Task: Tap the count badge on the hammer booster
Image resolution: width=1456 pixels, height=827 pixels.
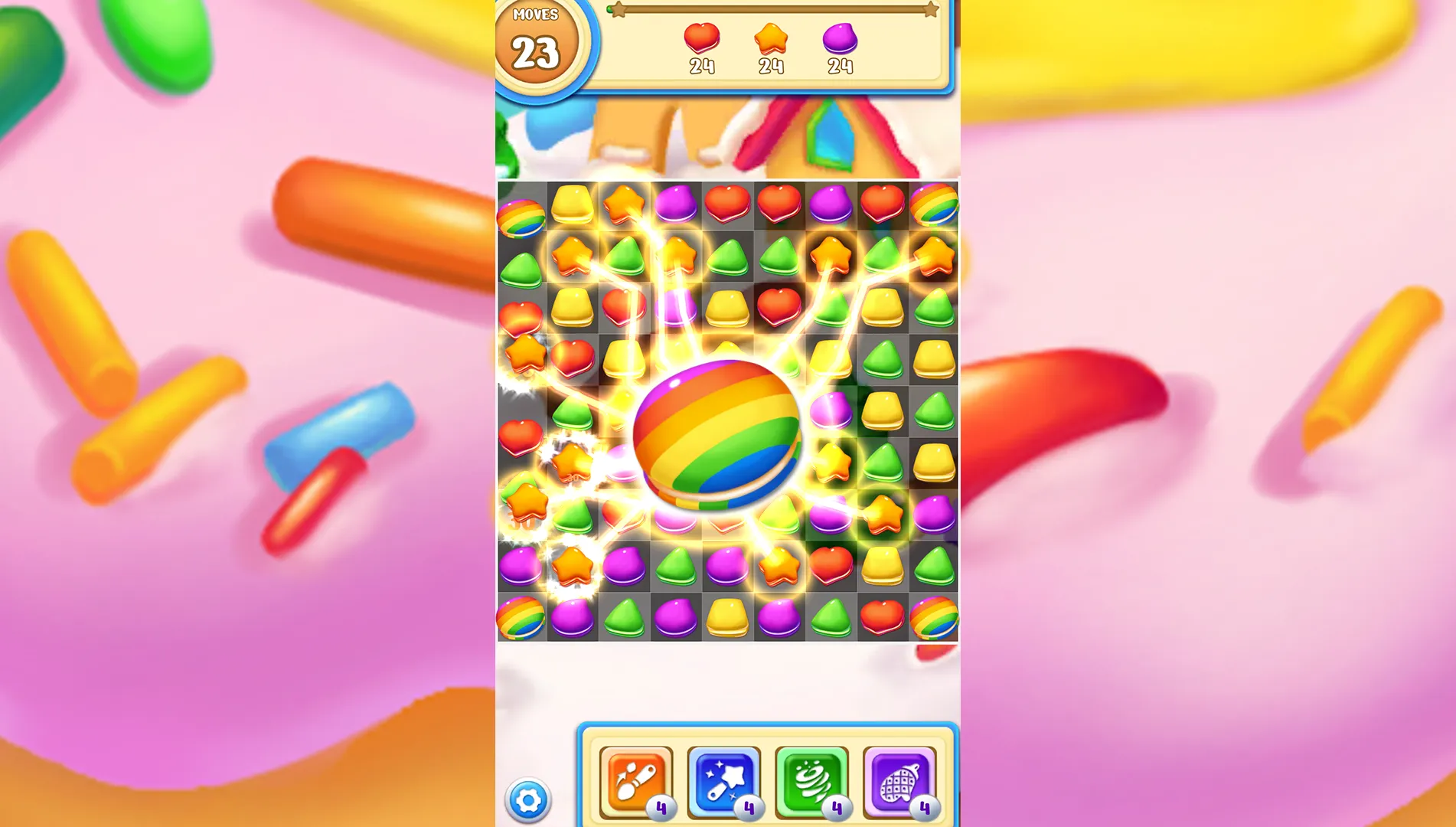Action: (662, 806)
